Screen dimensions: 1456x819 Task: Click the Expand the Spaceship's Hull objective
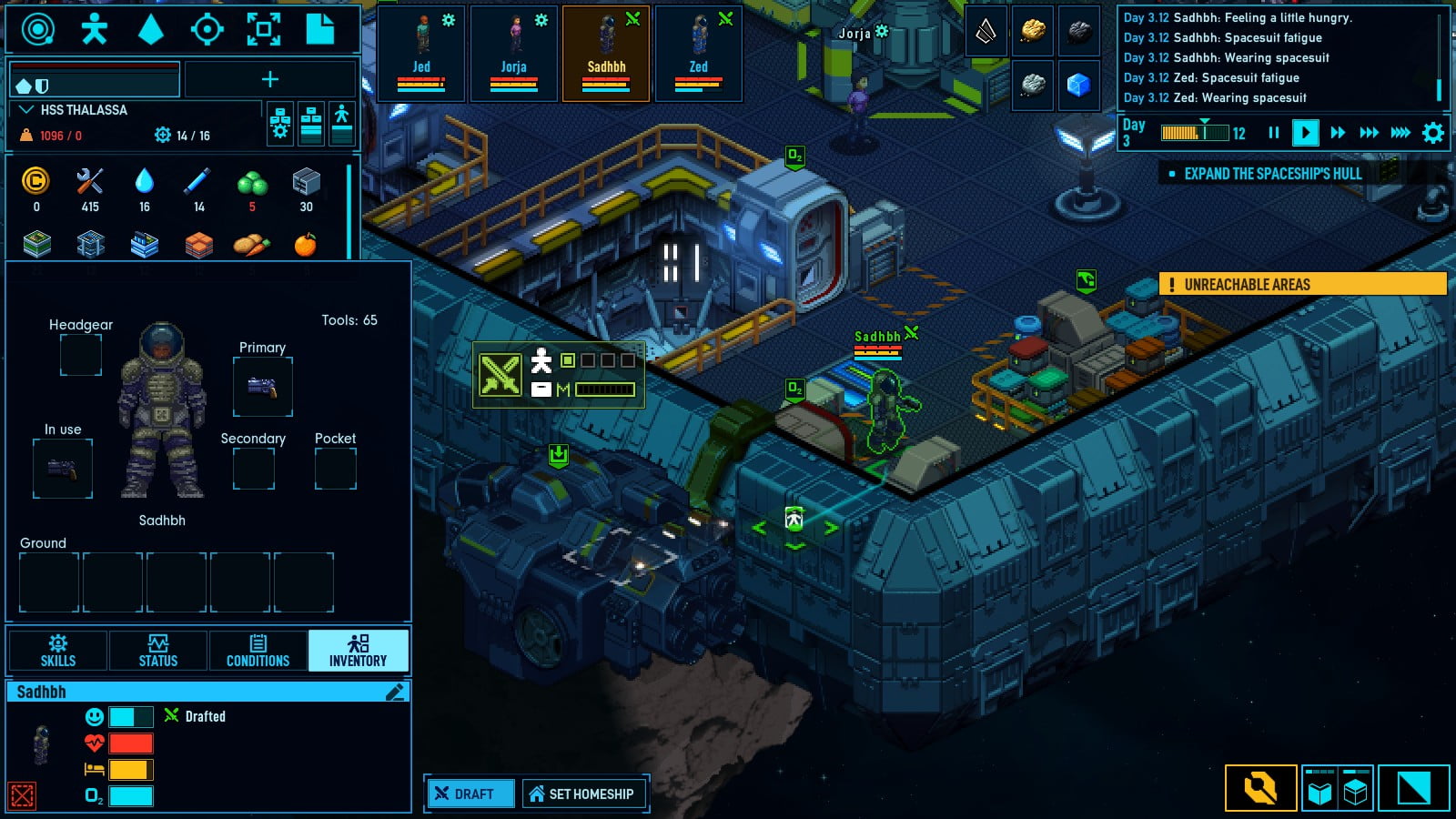pos(1272,174)
